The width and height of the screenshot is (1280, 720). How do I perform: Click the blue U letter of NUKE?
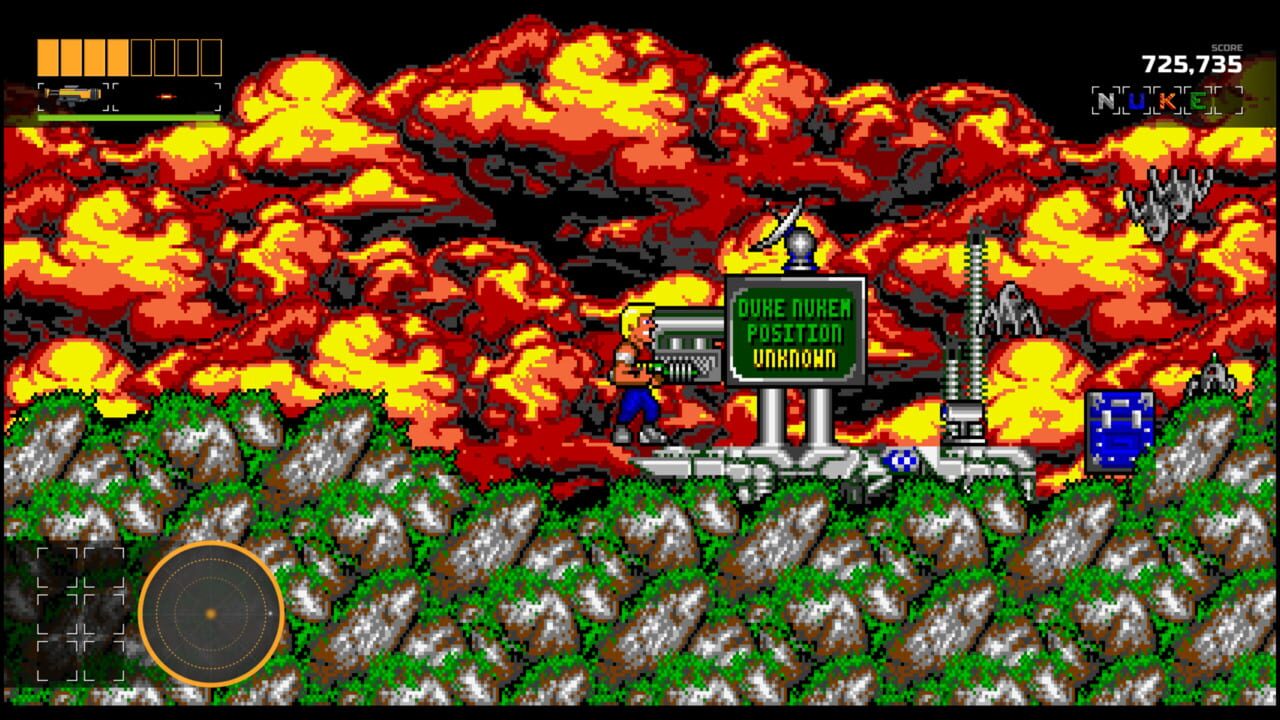[1136, 100]
